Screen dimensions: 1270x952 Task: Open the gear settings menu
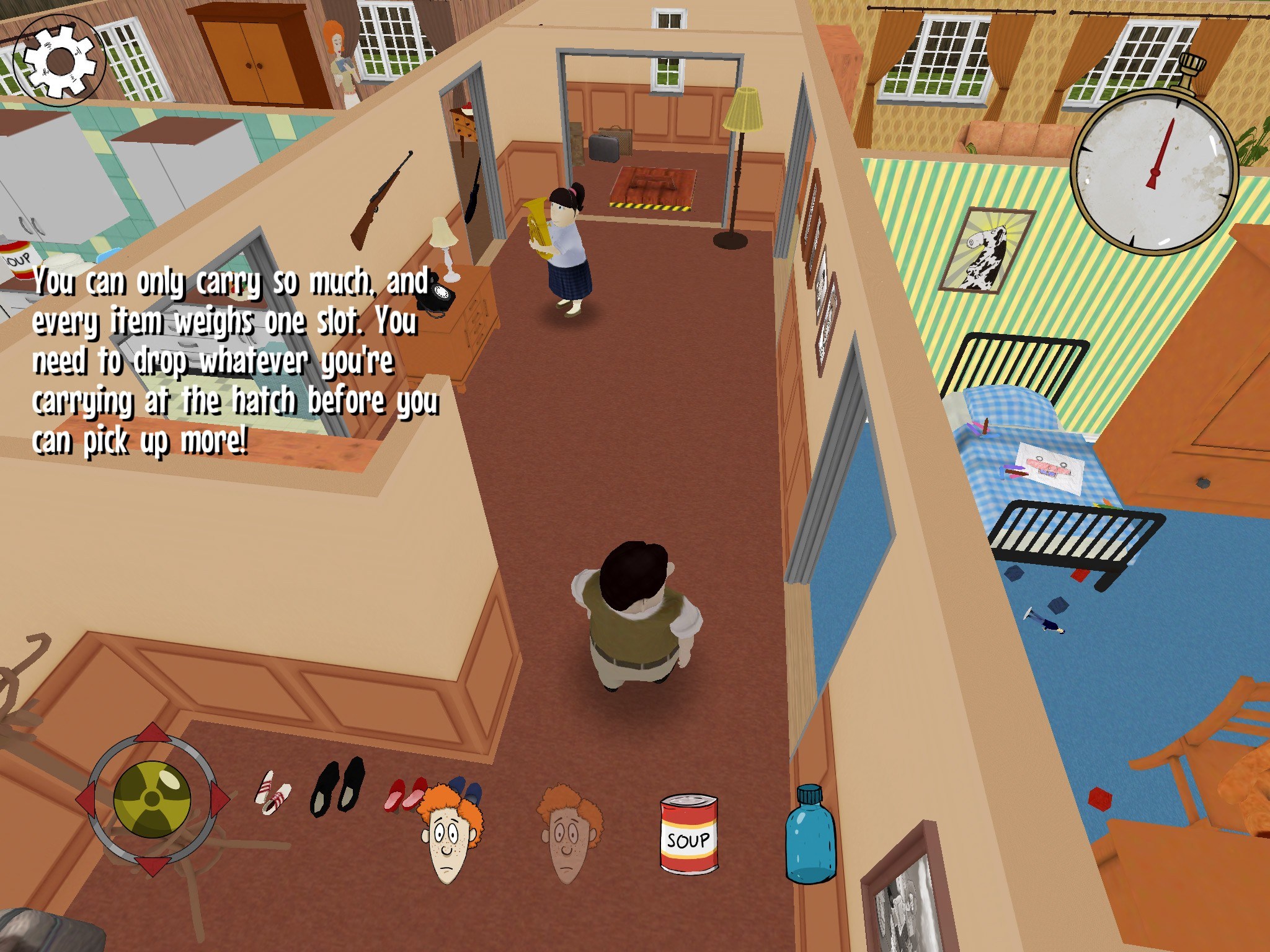click(x=60, y=61)
